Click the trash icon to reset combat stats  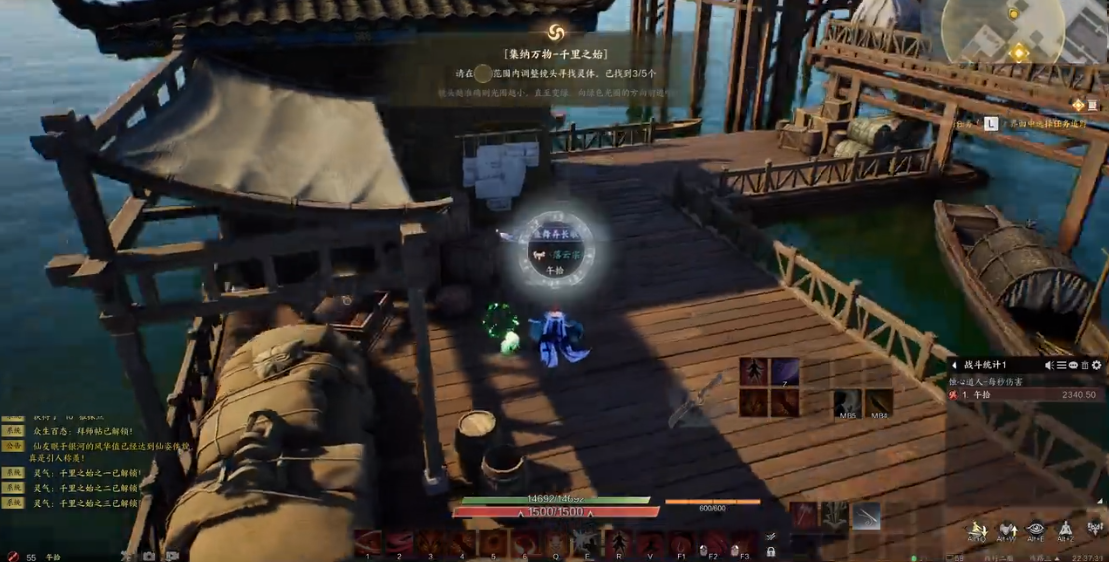click(x=1085, y=366)
